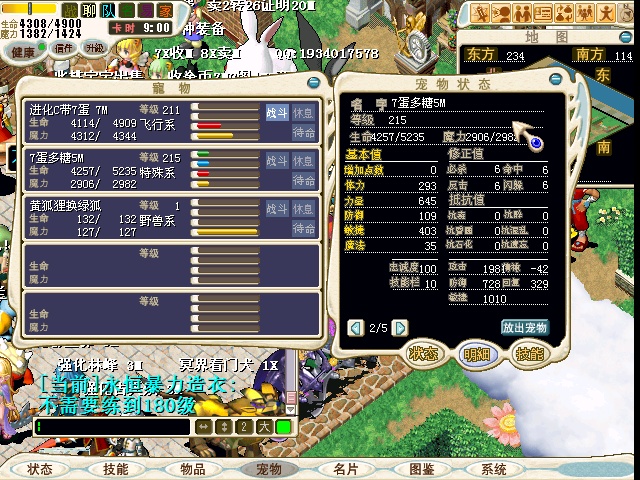Switch to the 明細 details tab
640x480 pixels.
476,354
